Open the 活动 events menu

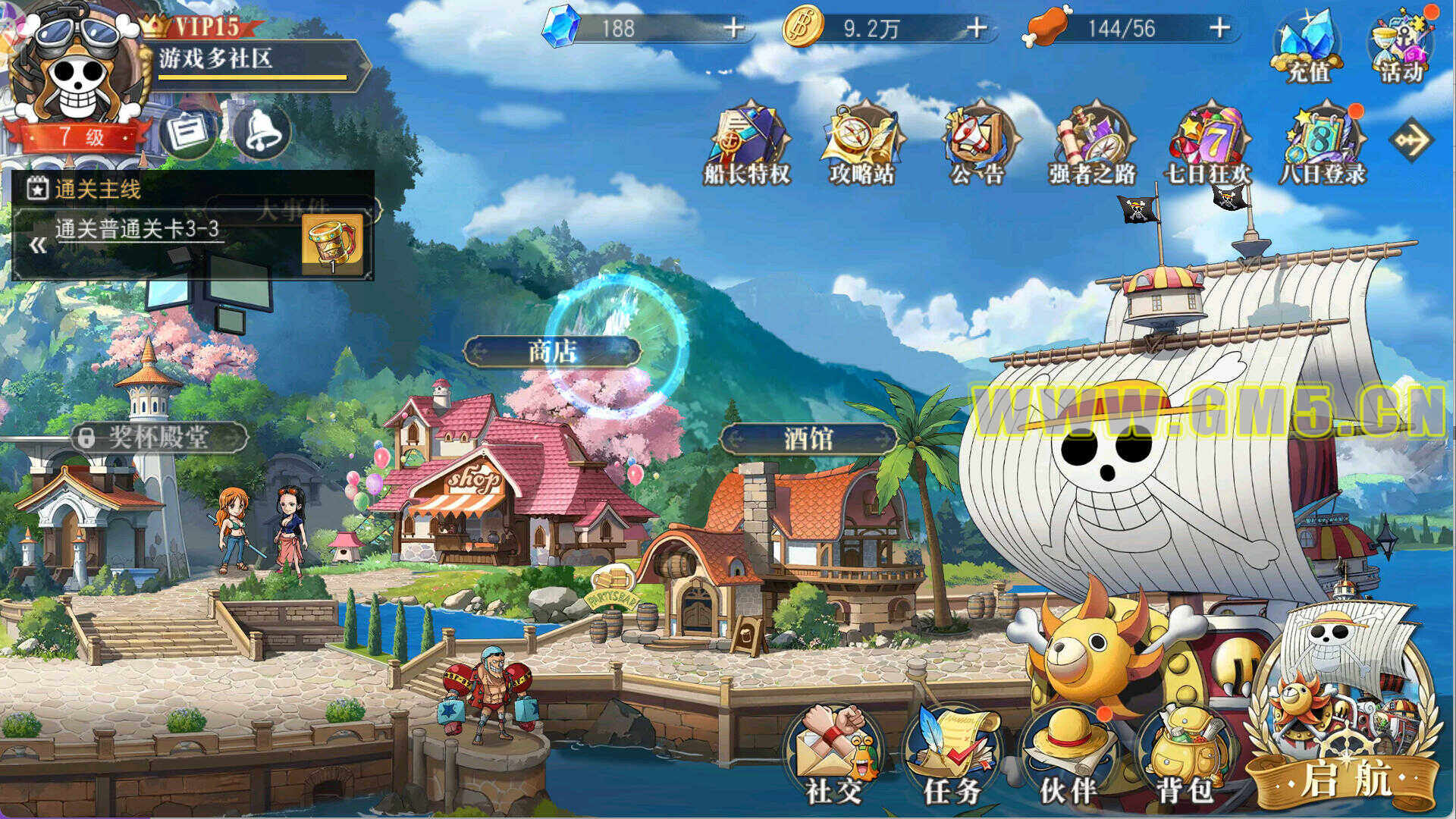point(1401,47)
